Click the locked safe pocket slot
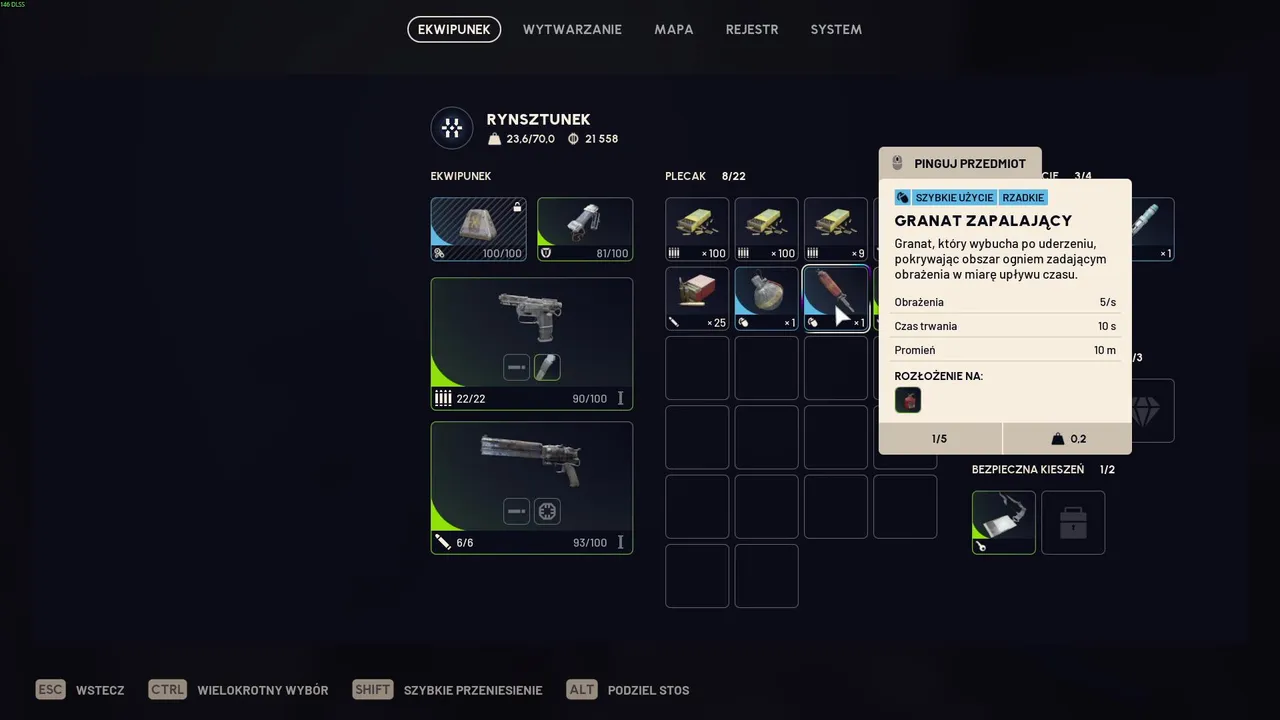 point(1073,522)
